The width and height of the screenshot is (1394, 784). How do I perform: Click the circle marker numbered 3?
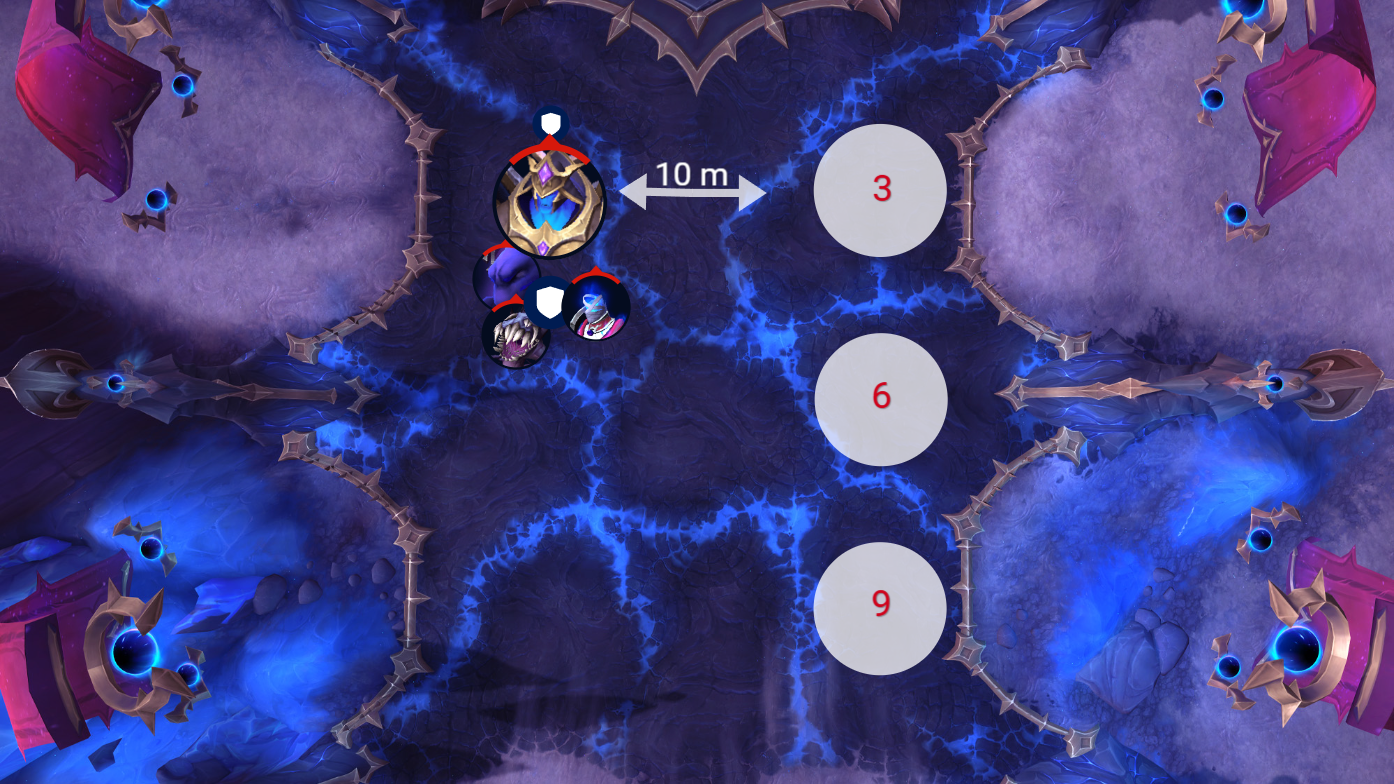pos(880,190)
